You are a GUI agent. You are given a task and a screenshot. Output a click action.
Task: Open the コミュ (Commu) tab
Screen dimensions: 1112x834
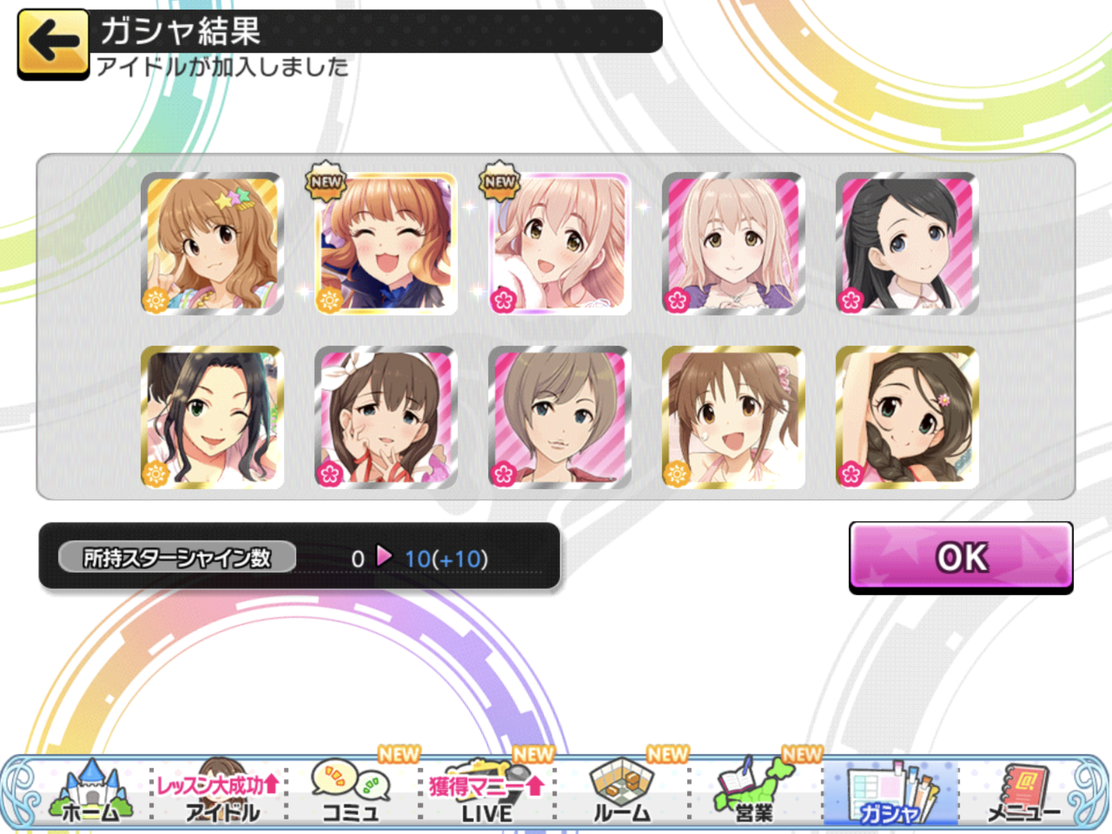coord(350,790)
